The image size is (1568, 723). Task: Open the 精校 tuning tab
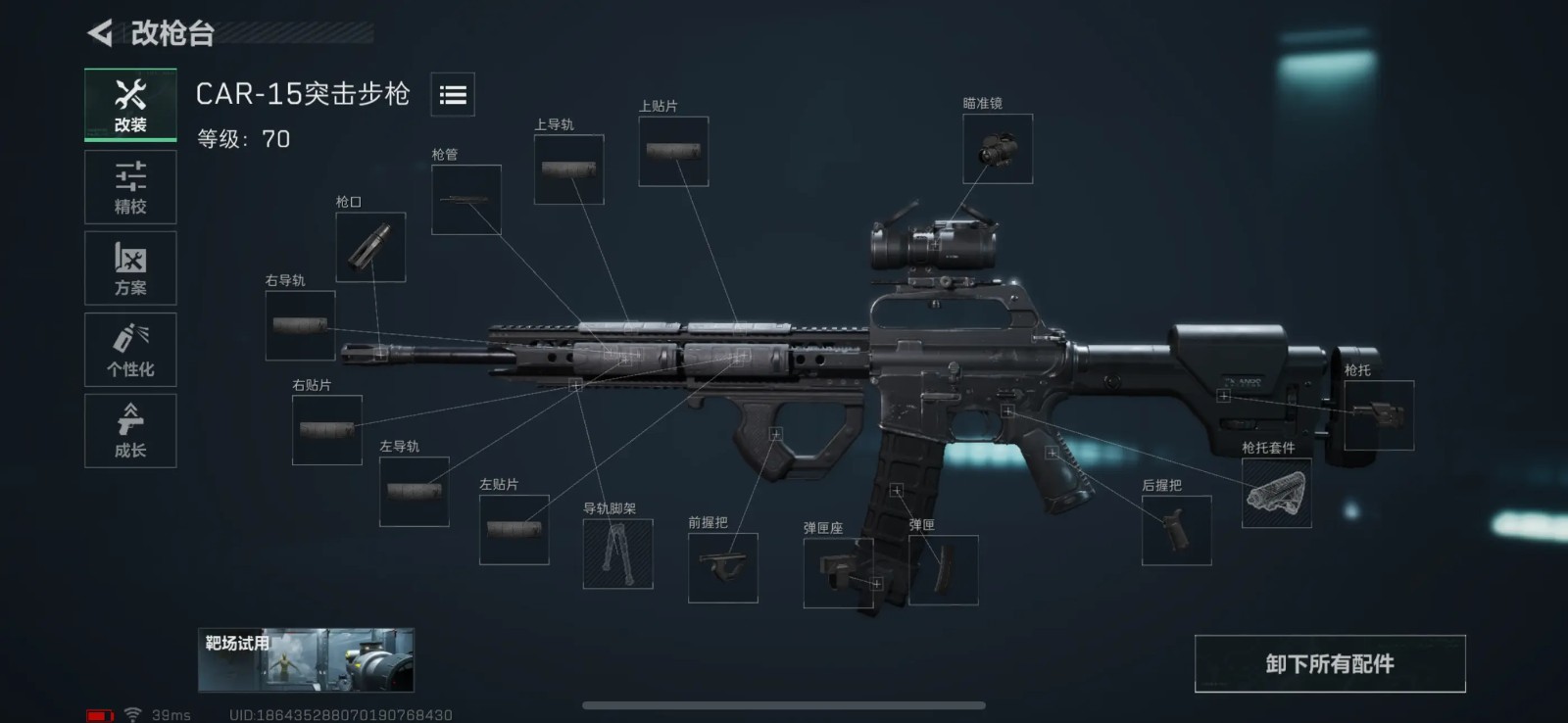pos(130,187)
